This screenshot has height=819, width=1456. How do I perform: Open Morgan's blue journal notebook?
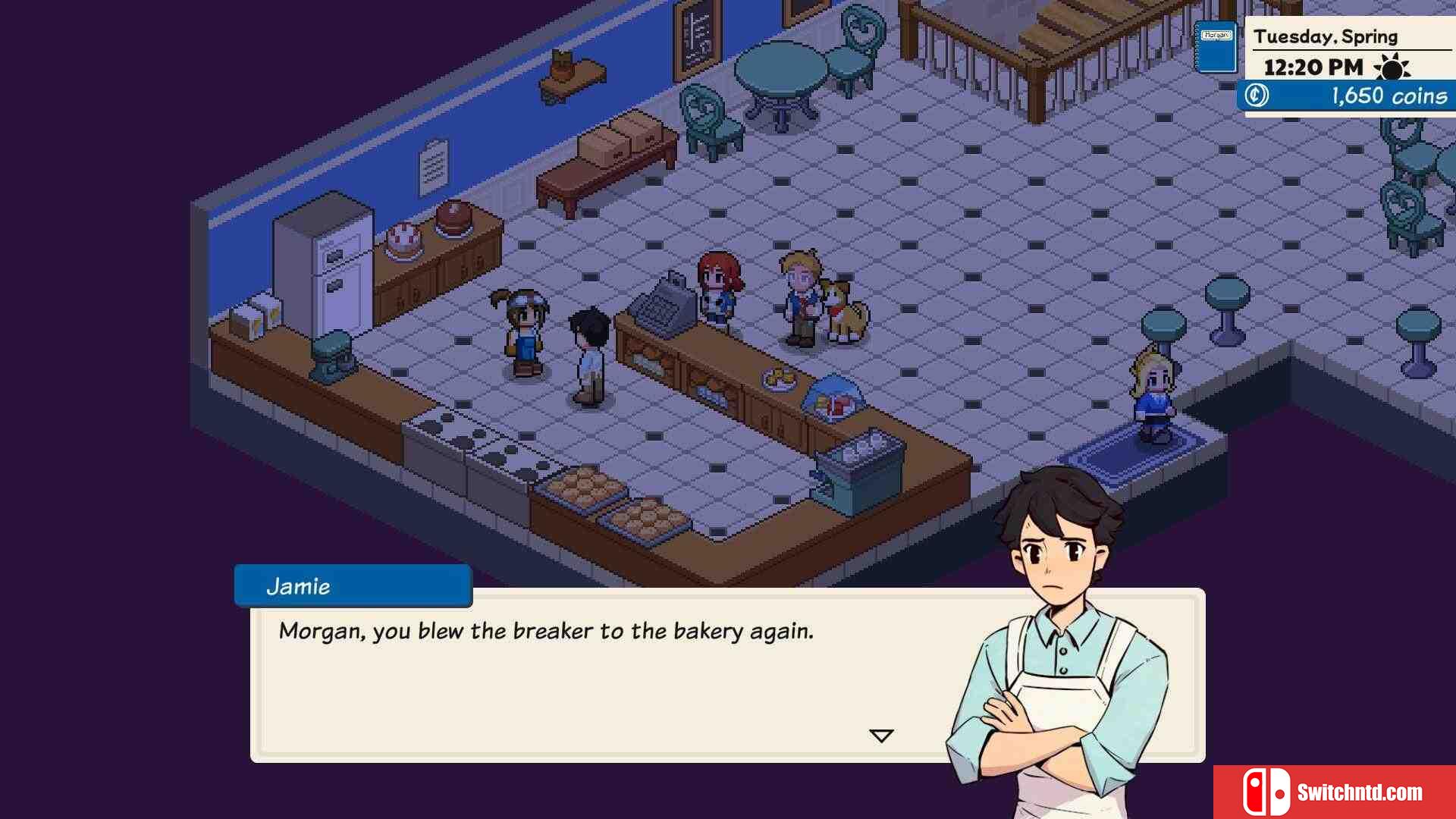pos(1216,47)
